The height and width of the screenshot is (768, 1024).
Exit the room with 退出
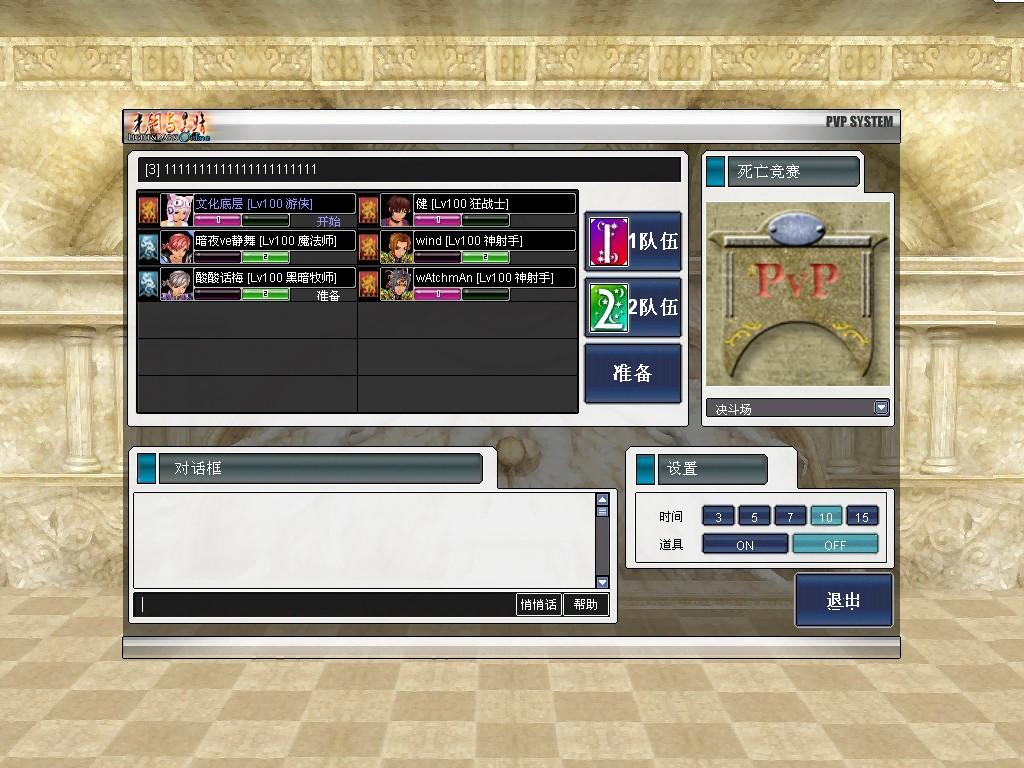844,600
